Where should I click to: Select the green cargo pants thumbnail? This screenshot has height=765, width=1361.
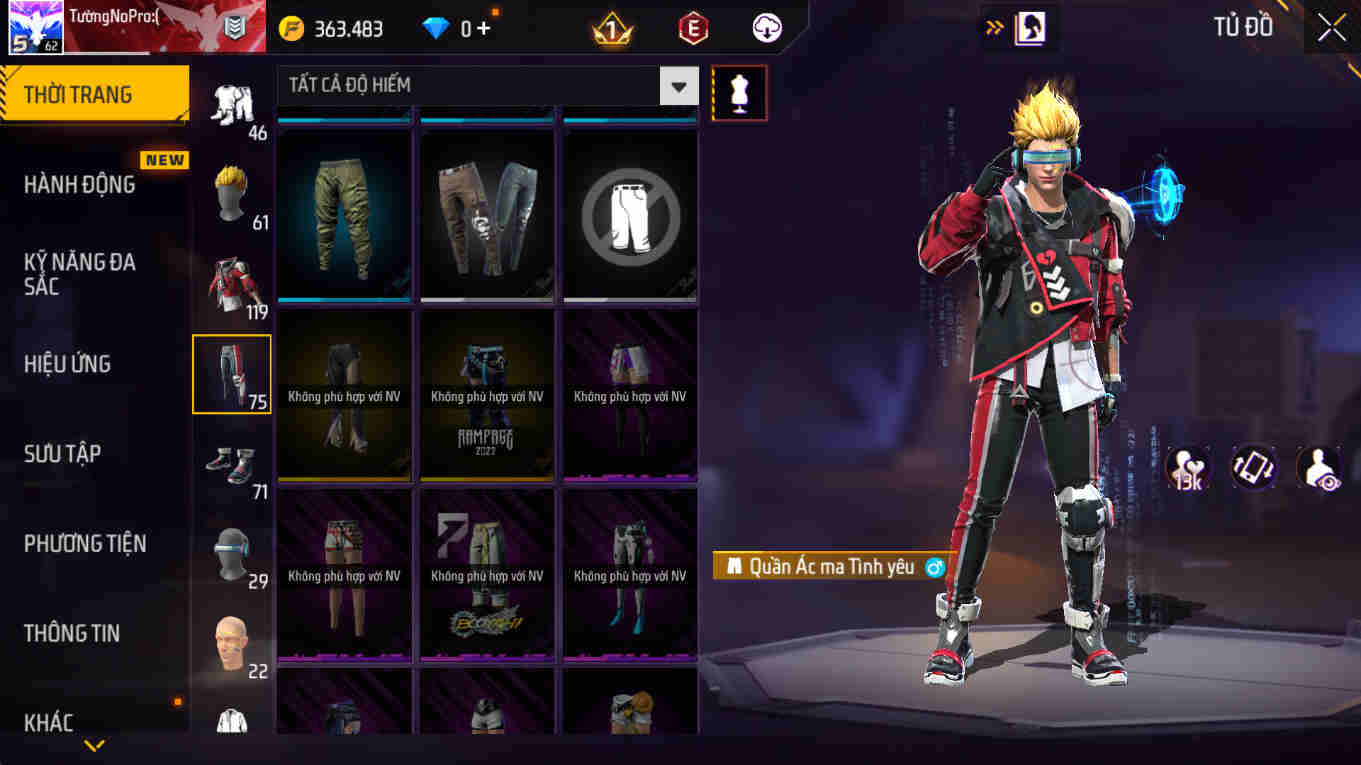click(344, 213)
